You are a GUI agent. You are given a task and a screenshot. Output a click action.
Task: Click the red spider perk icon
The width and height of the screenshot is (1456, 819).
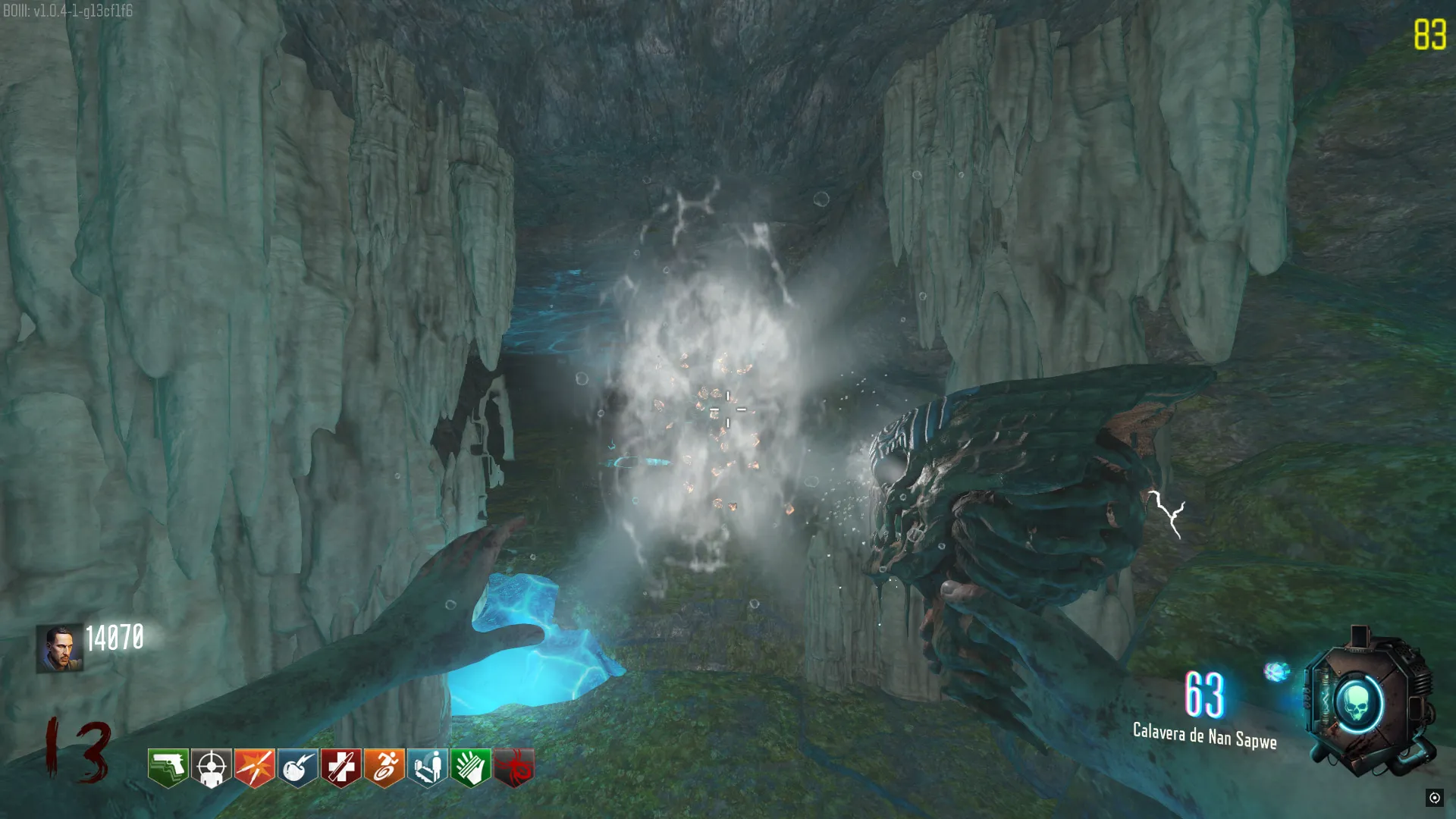[x=514, y=767]
